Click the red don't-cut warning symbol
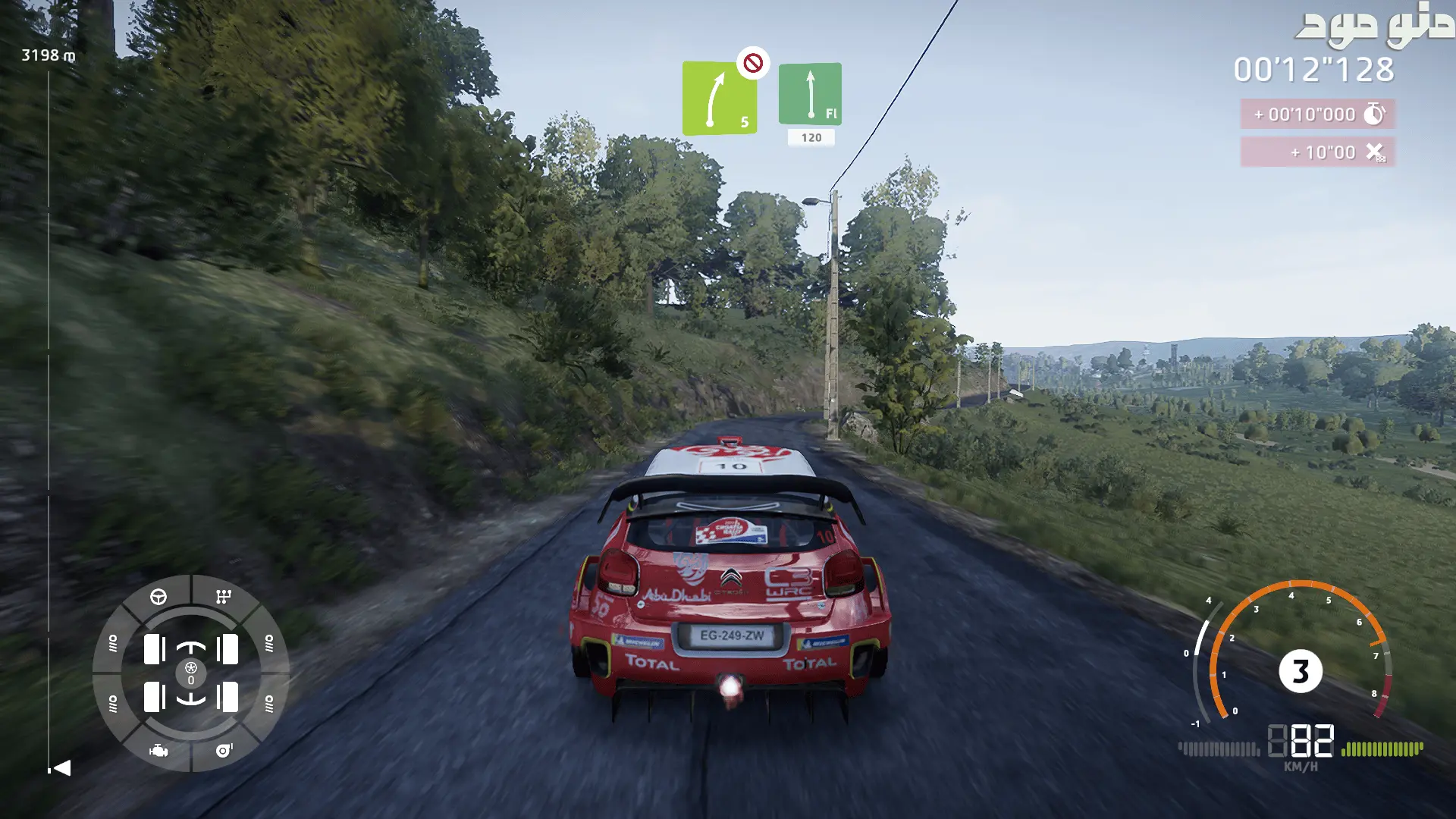The width and height of the screenshot is (1456, 819). (753, 63)
